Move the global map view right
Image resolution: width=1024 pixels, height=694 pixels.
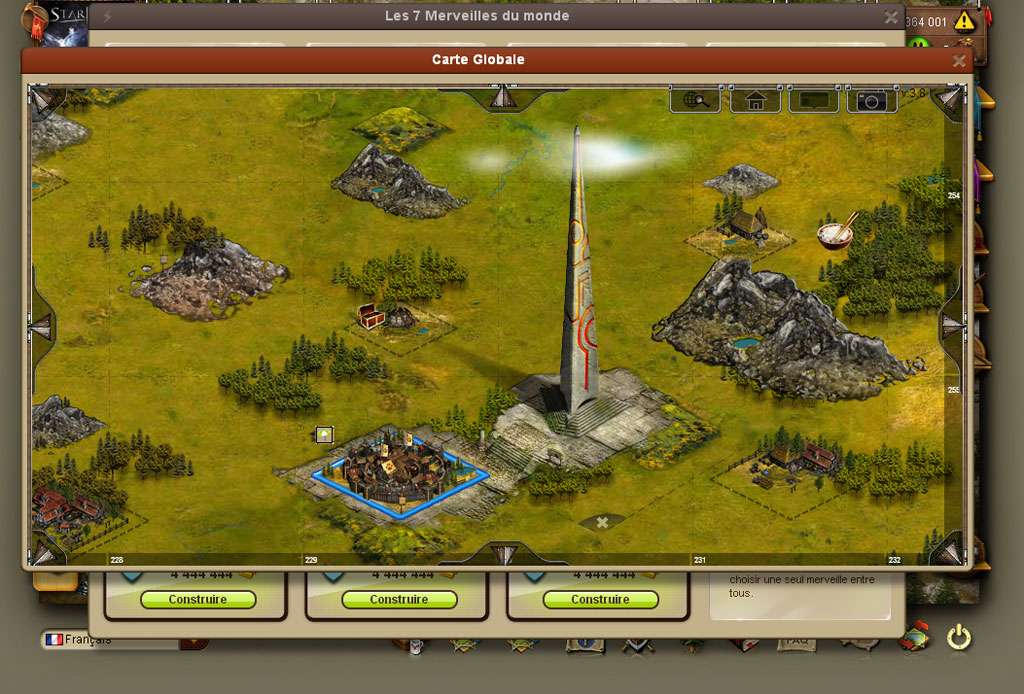coord(952,325)
